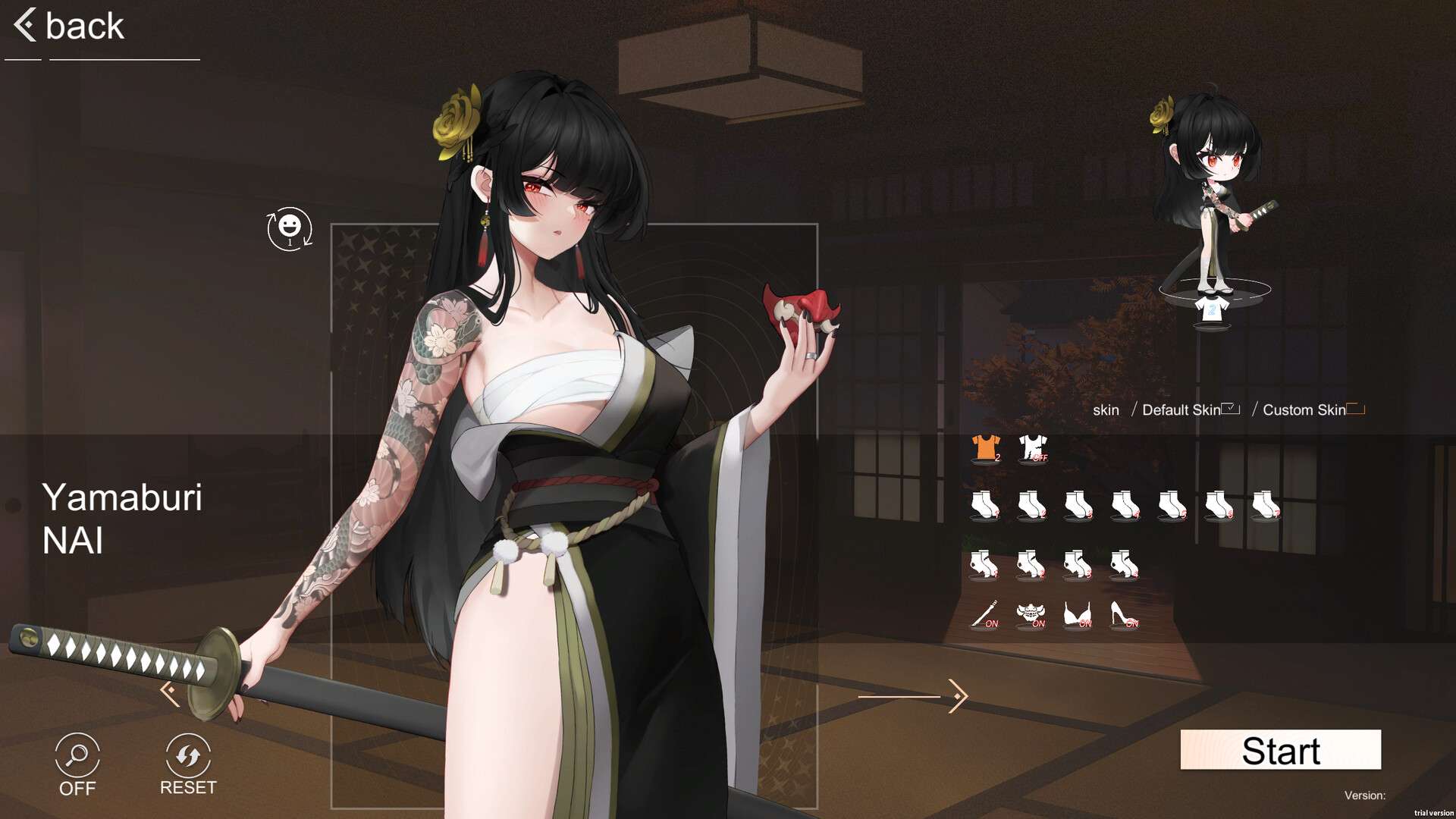The width and height of the screenshot is (1456, 819).
Task: Toggle the oni mask accessory
Action: click(1031, 614)
